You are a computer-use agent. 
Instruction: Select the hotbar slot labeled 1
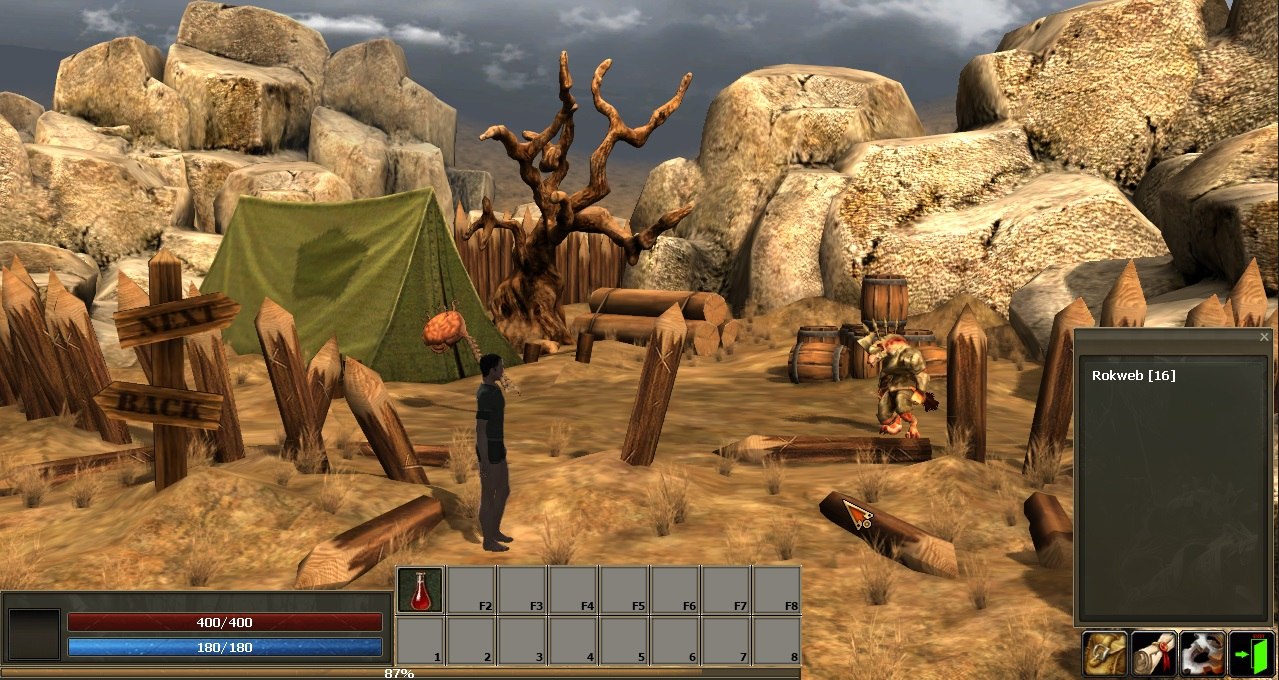(x=420, y=640)
